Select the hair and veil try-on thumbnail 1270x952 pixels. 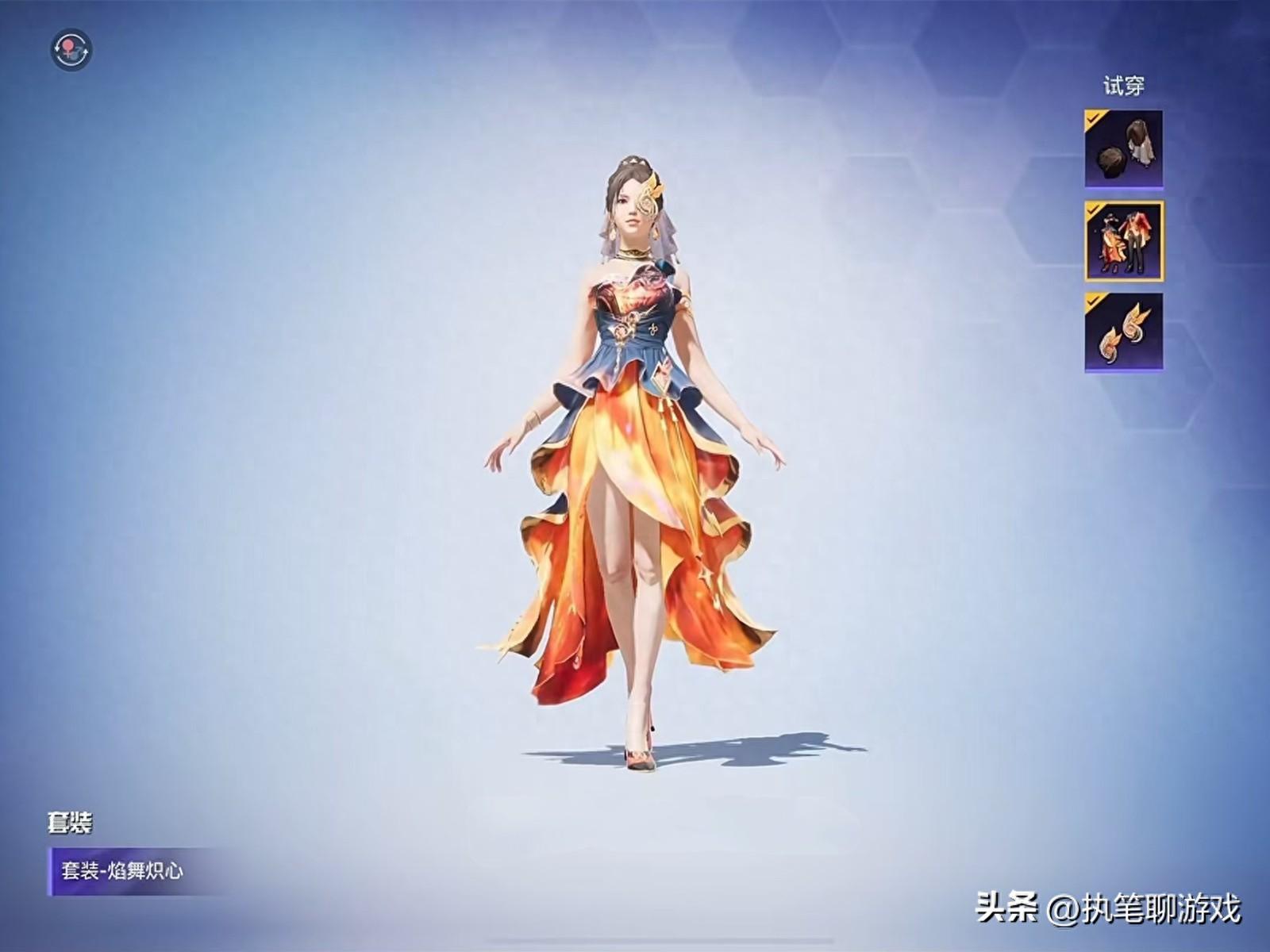[1123, 150]
